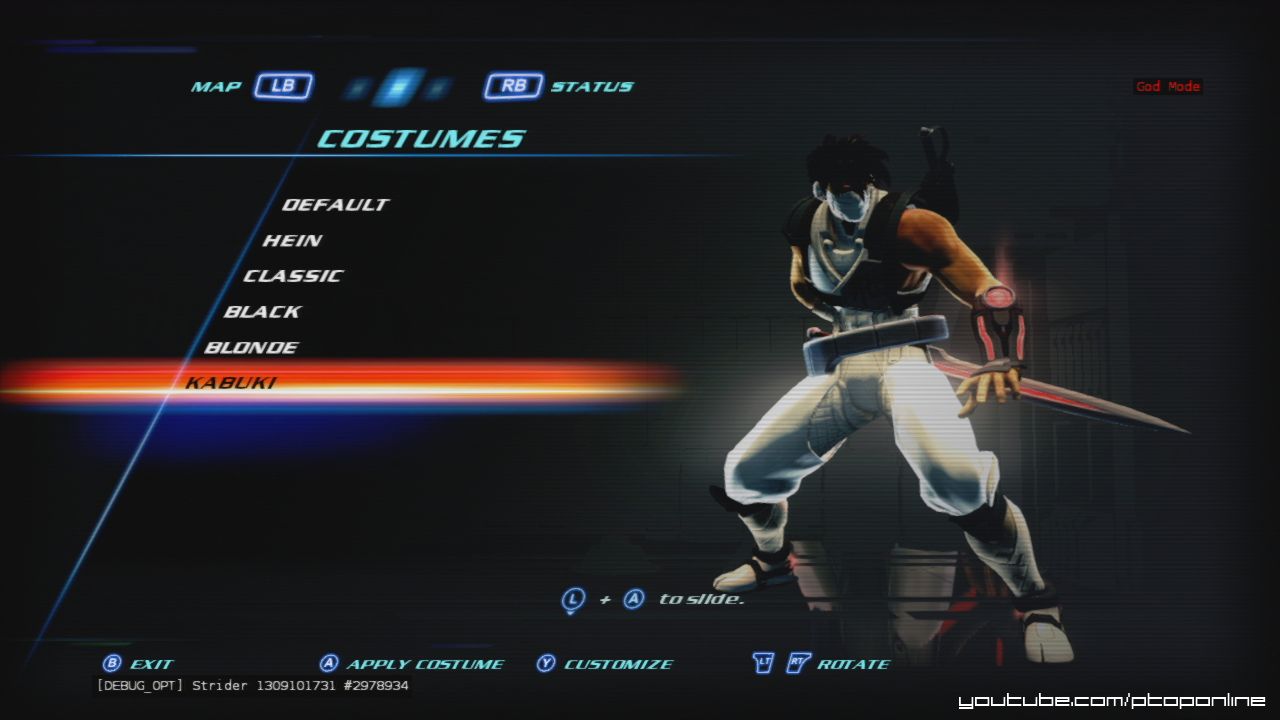Open the Status tab
This screenshot has width=1280, height=720.
click(x=560, y=86)
